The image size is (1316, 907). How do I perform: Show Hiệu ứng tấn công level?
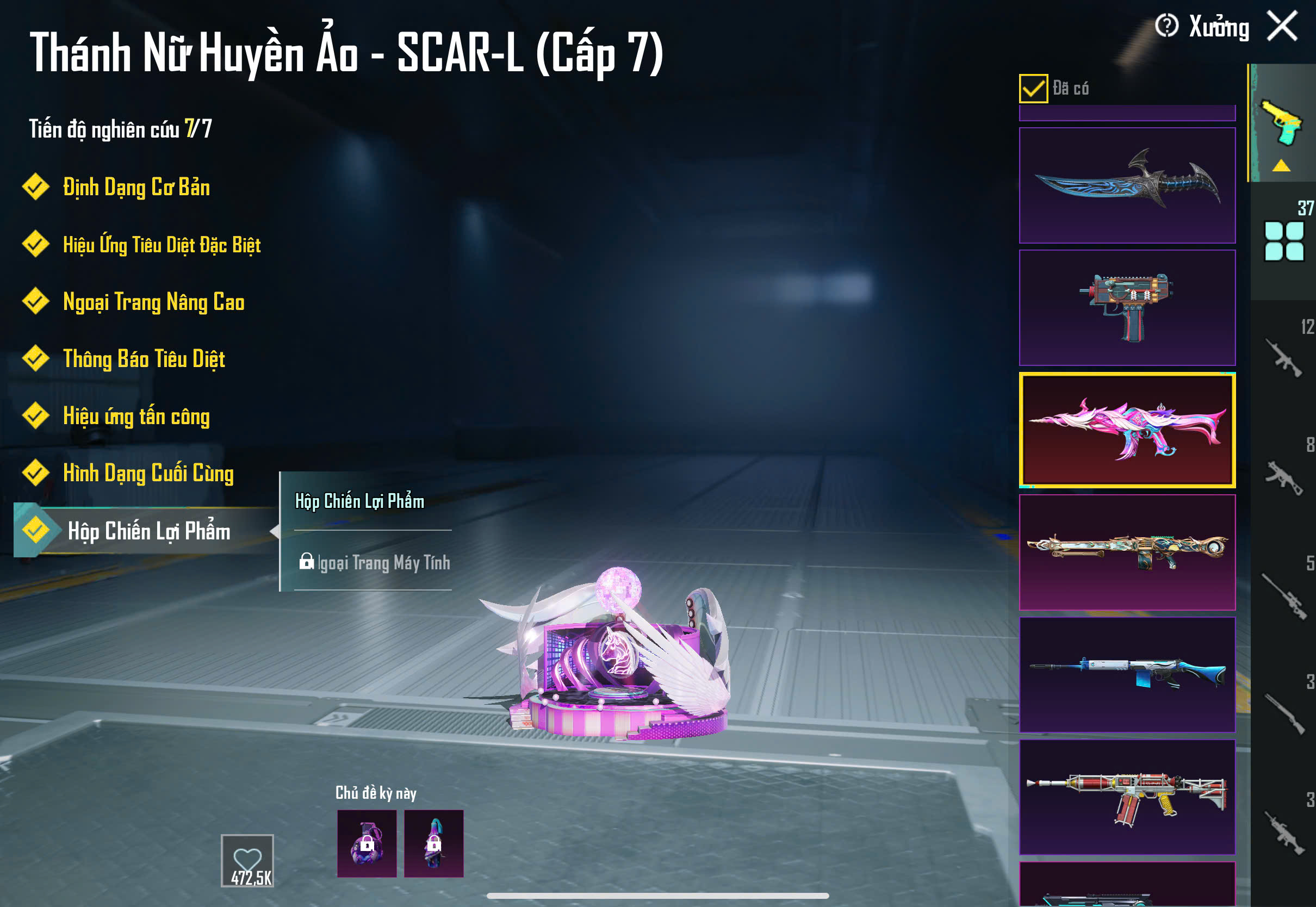click(136, 416)
